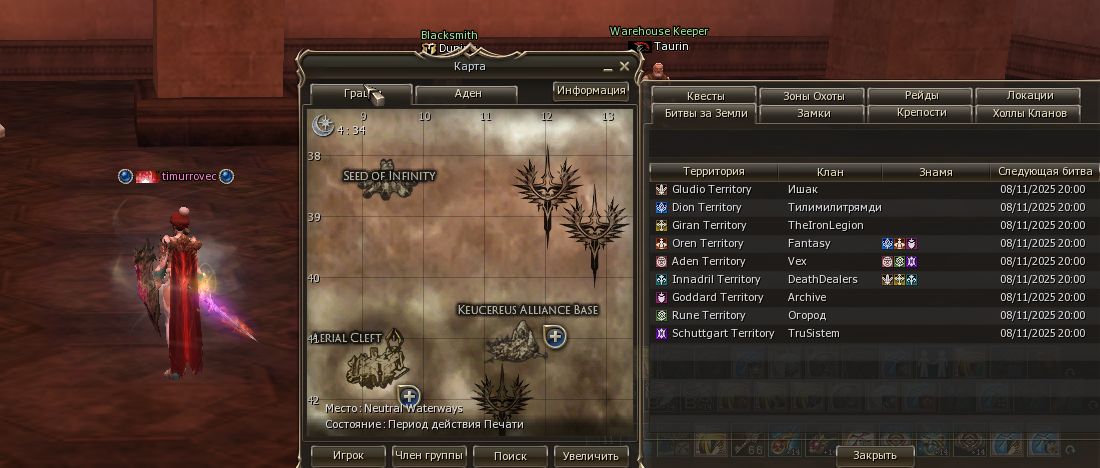1100x468 pixels.
Task: Switch to the Зоны Охоты tab
Action: click(x=813, y=96)
